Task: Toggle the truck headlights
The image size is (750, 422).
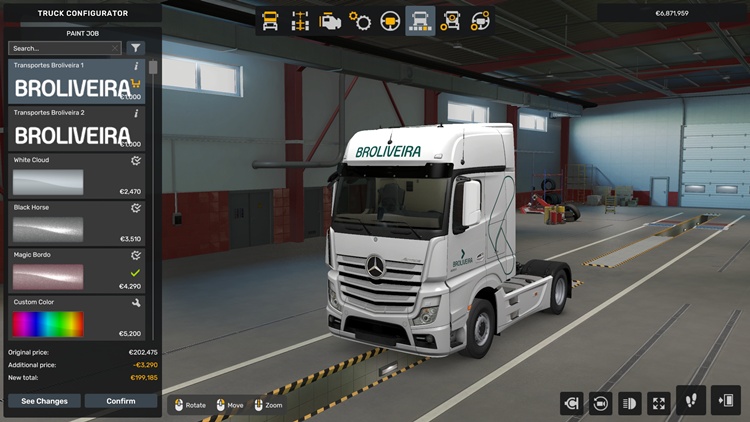Action: pos(630,403)
